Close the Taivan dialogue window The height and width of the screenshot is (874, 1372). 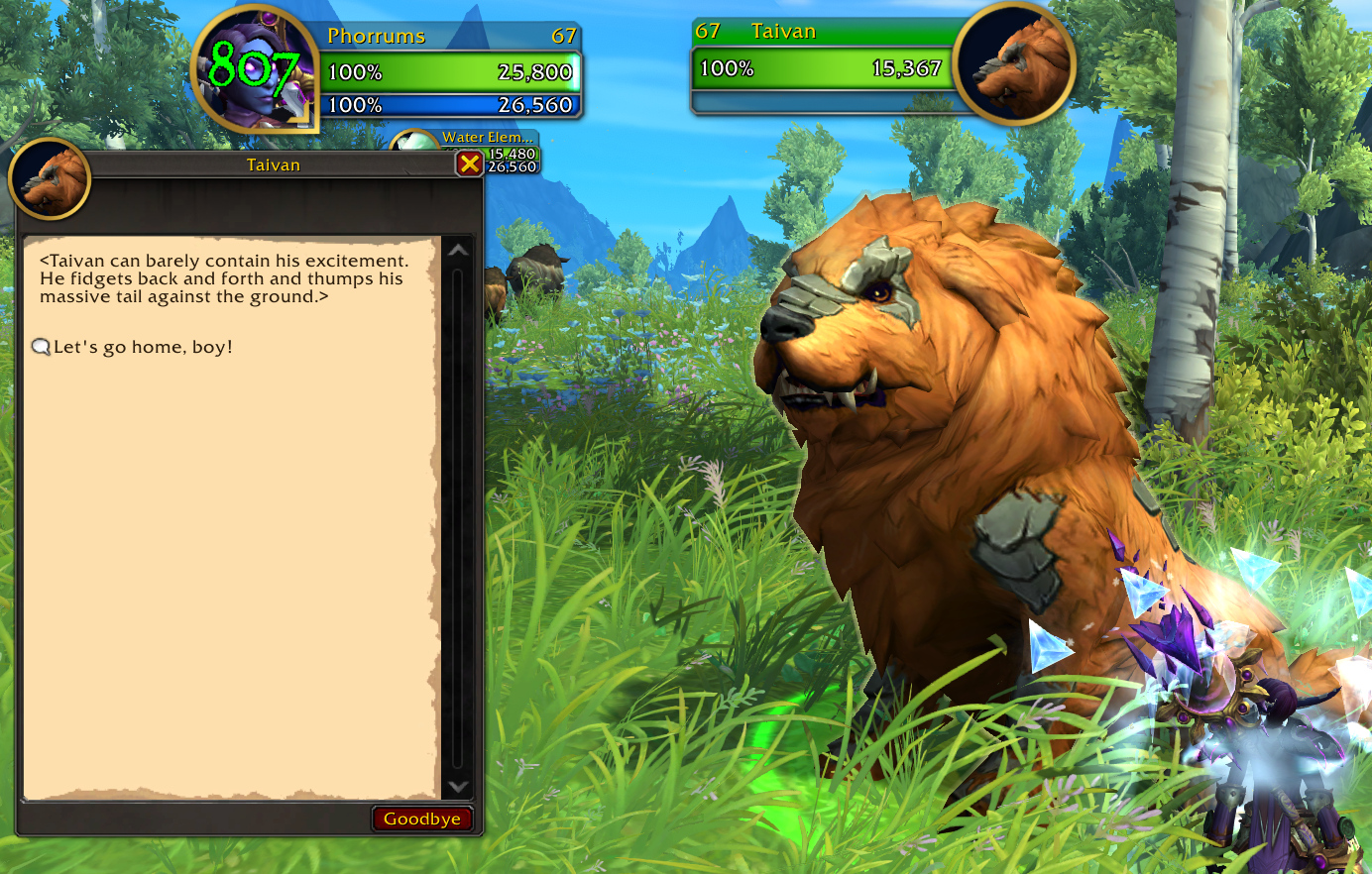(469, 164)
